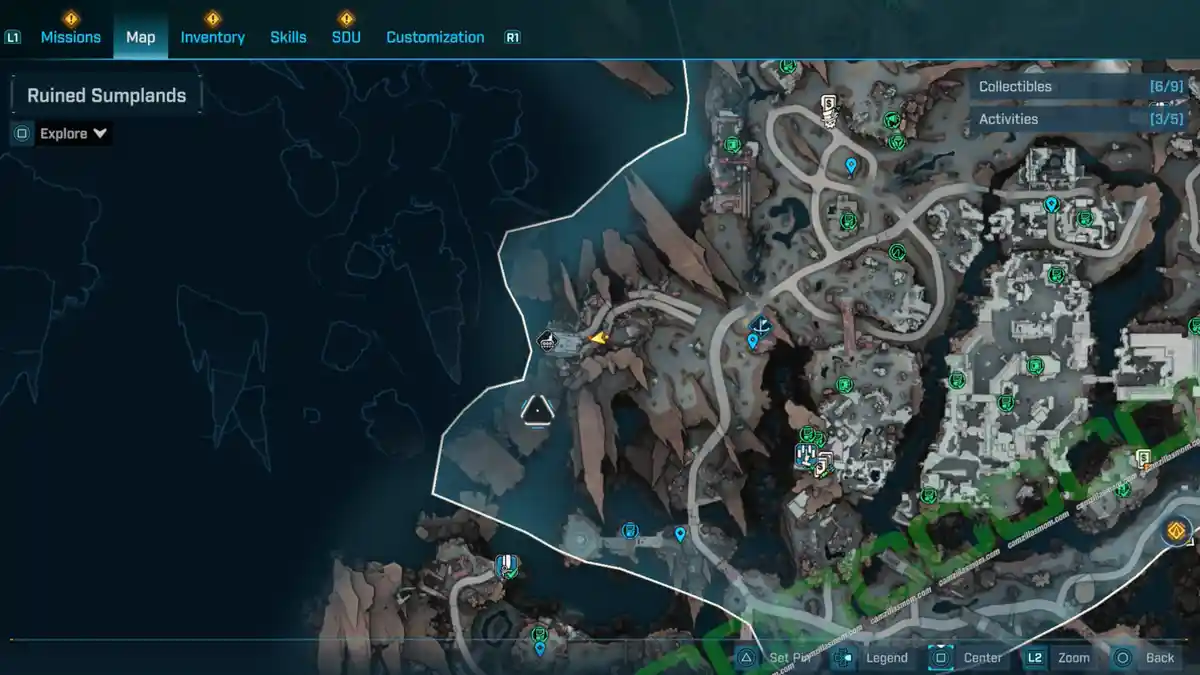Select the yellow player arrow marker

pyautogui.click(x=598, y=339)
